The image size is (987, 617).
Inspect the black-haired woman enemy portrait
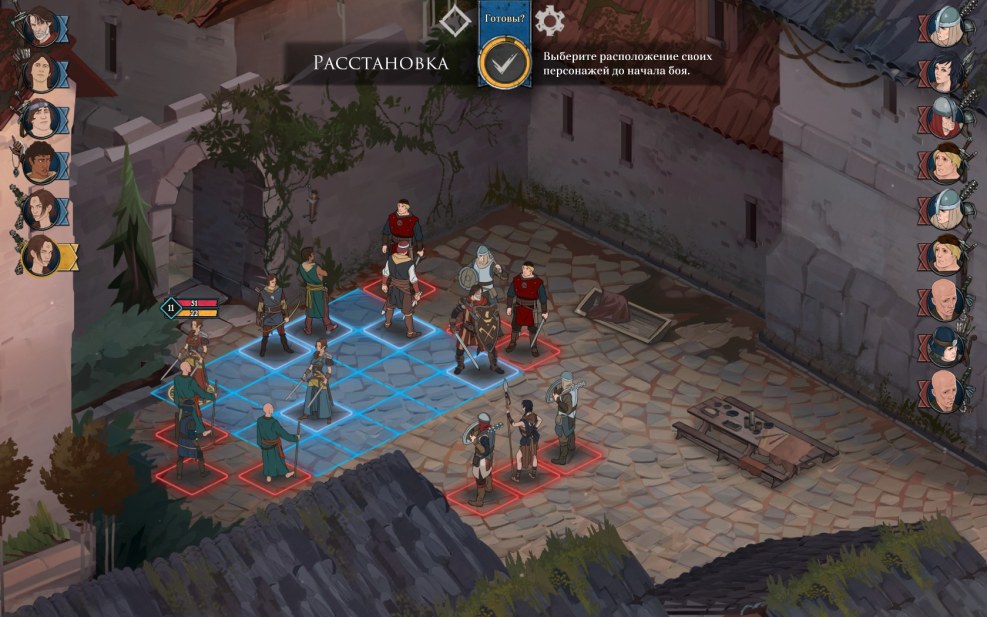(x=945, y=71)
